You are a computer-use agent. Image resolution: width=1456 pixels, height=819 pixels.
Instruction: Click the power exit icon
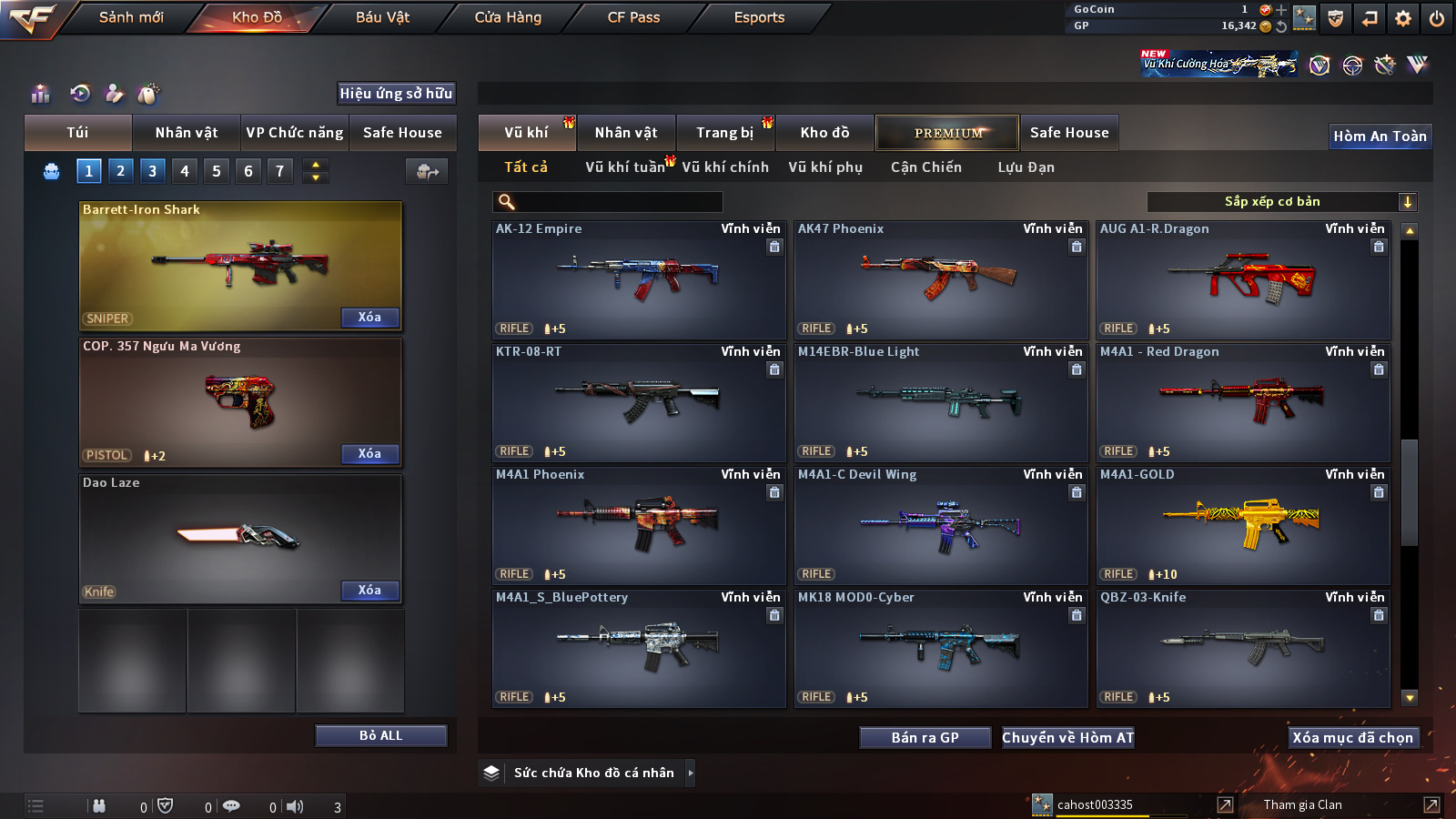(x=1437, y=18)
